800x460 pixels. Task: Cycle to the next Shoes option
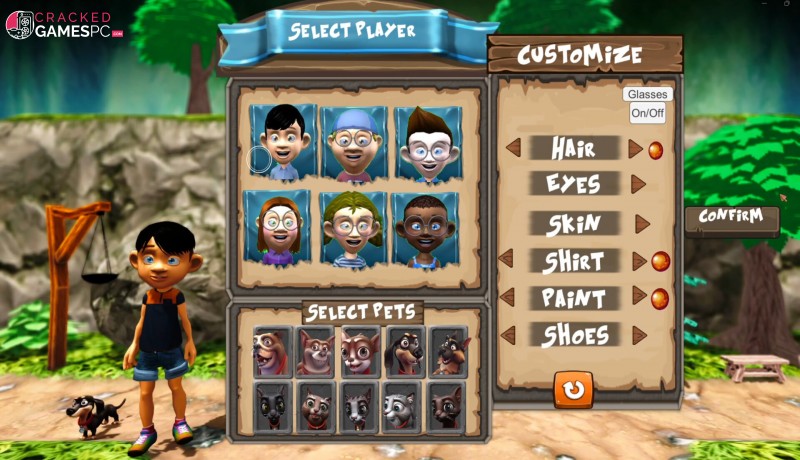point(639,335)
